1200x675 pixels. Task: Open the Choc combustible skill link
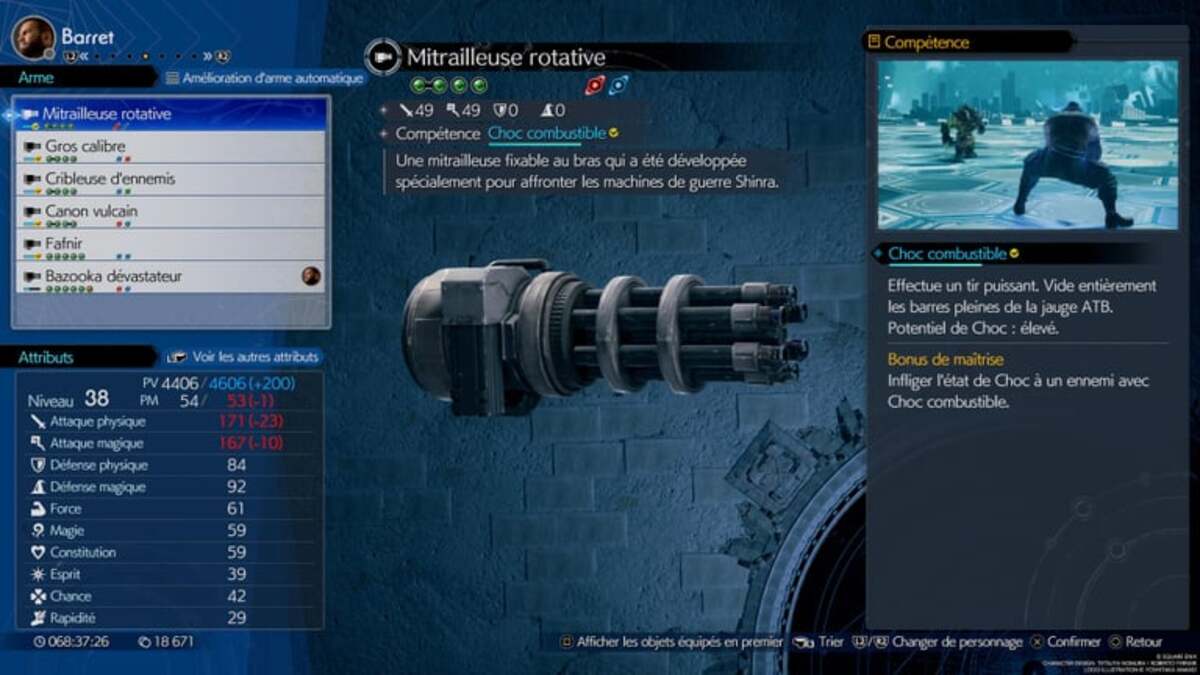(x=547, y=133)
